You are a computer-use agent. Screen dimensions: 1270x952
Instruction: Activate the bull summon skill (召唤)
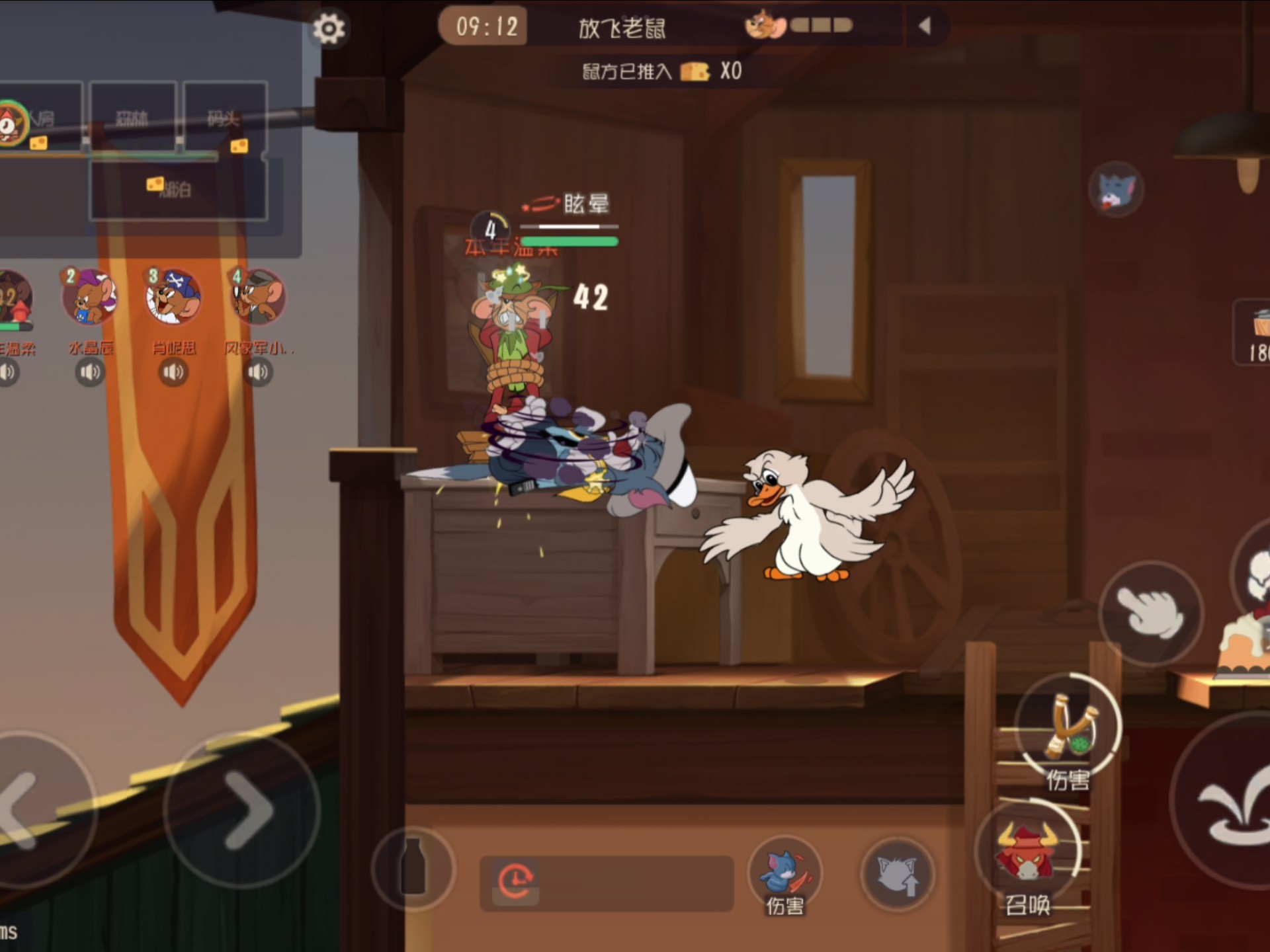point(1026,854)
